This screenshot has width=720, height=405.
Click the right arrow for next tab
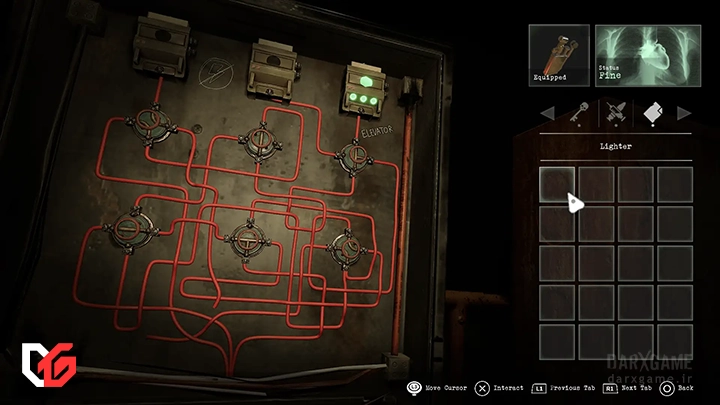(684, 112)
